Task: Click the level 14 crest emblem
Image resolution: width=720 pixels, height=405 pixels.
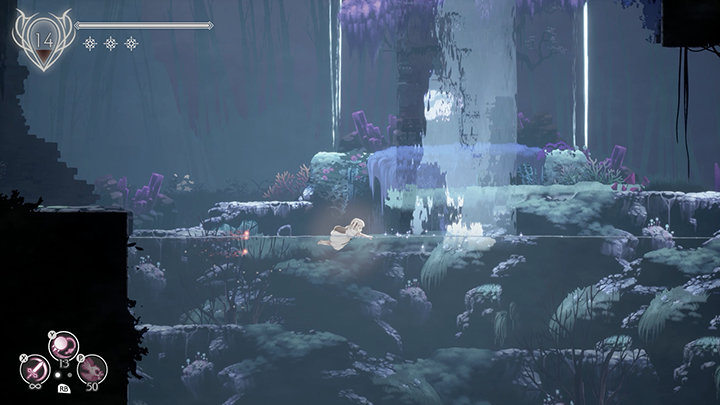Action: pos(43,40)
